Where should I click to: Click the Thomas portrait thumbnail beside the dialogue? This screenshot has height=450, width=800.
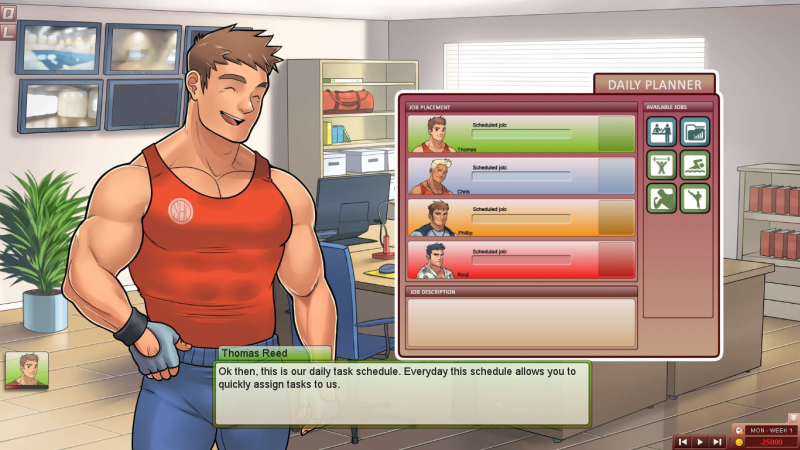26,370
